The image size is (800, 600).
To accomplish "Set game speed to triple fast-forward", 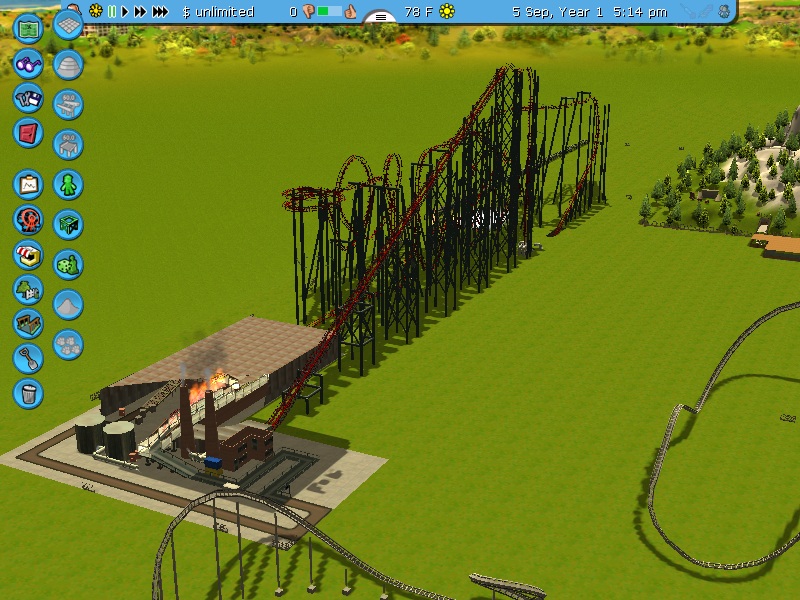I will pyautogui.click(x=160, y=12).
